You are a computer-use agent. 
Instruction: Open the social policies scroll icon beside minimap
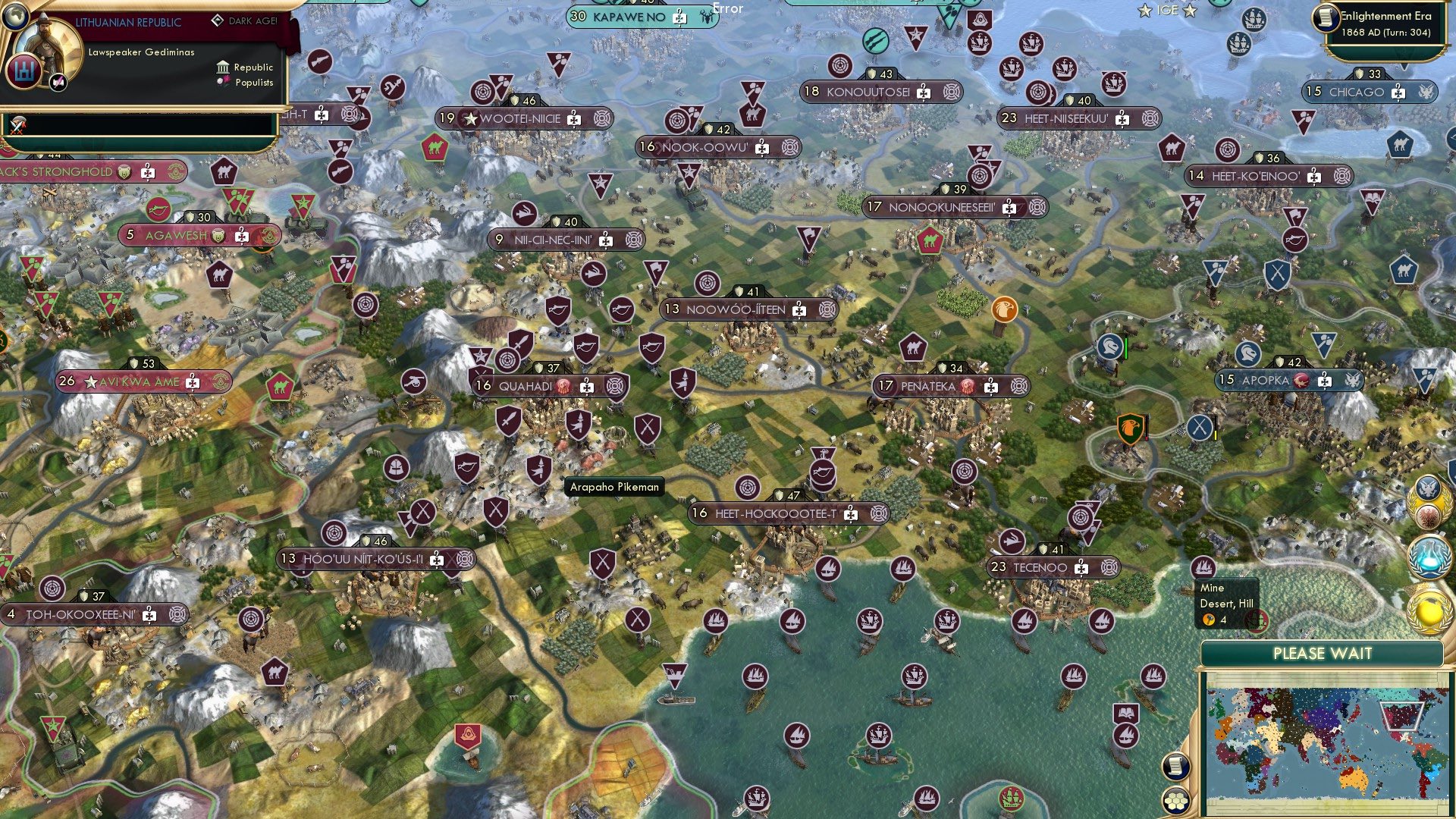(x=1175, y=765)
